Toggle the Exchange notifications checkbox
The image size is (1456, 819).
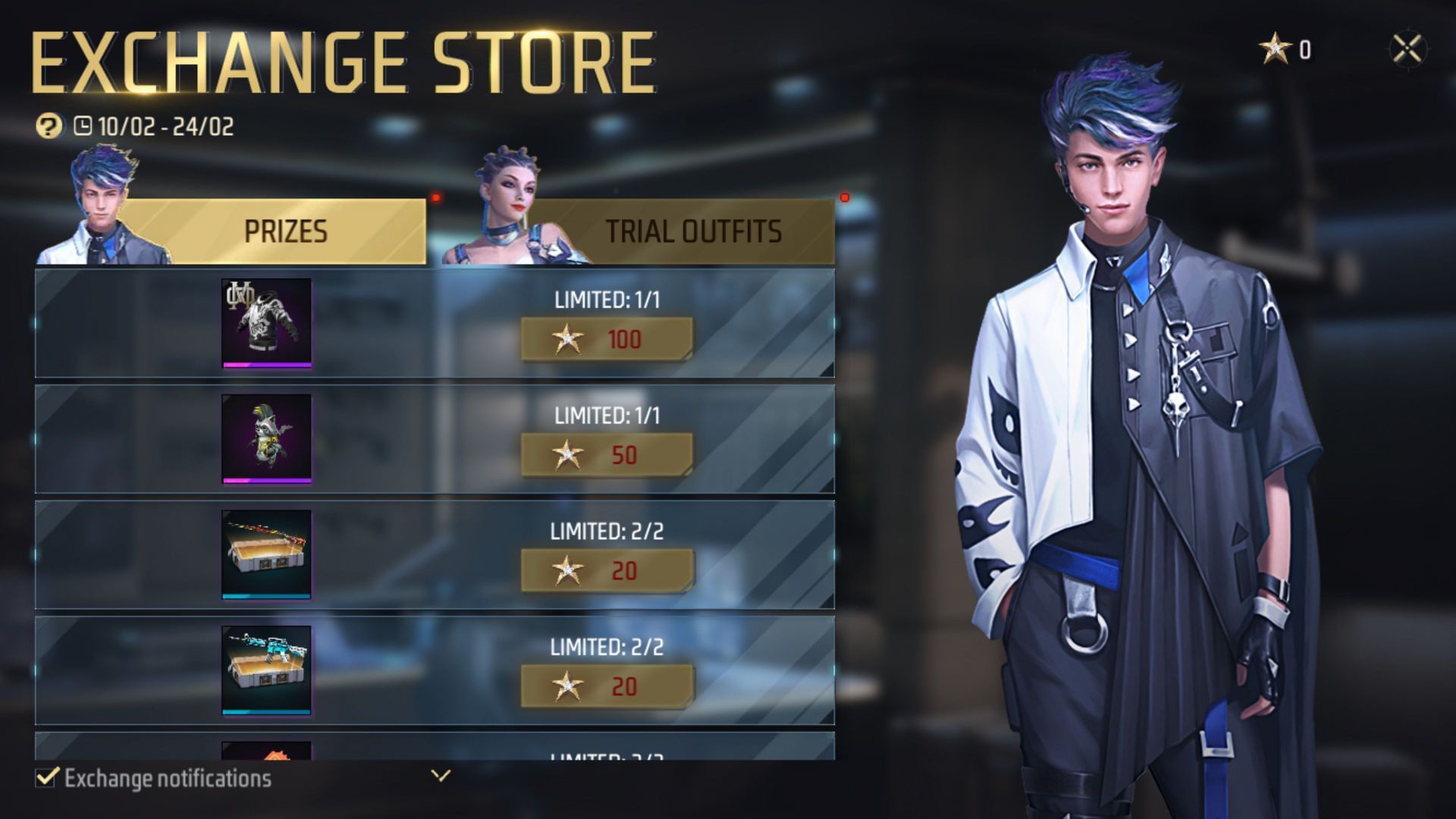point(46,777)
